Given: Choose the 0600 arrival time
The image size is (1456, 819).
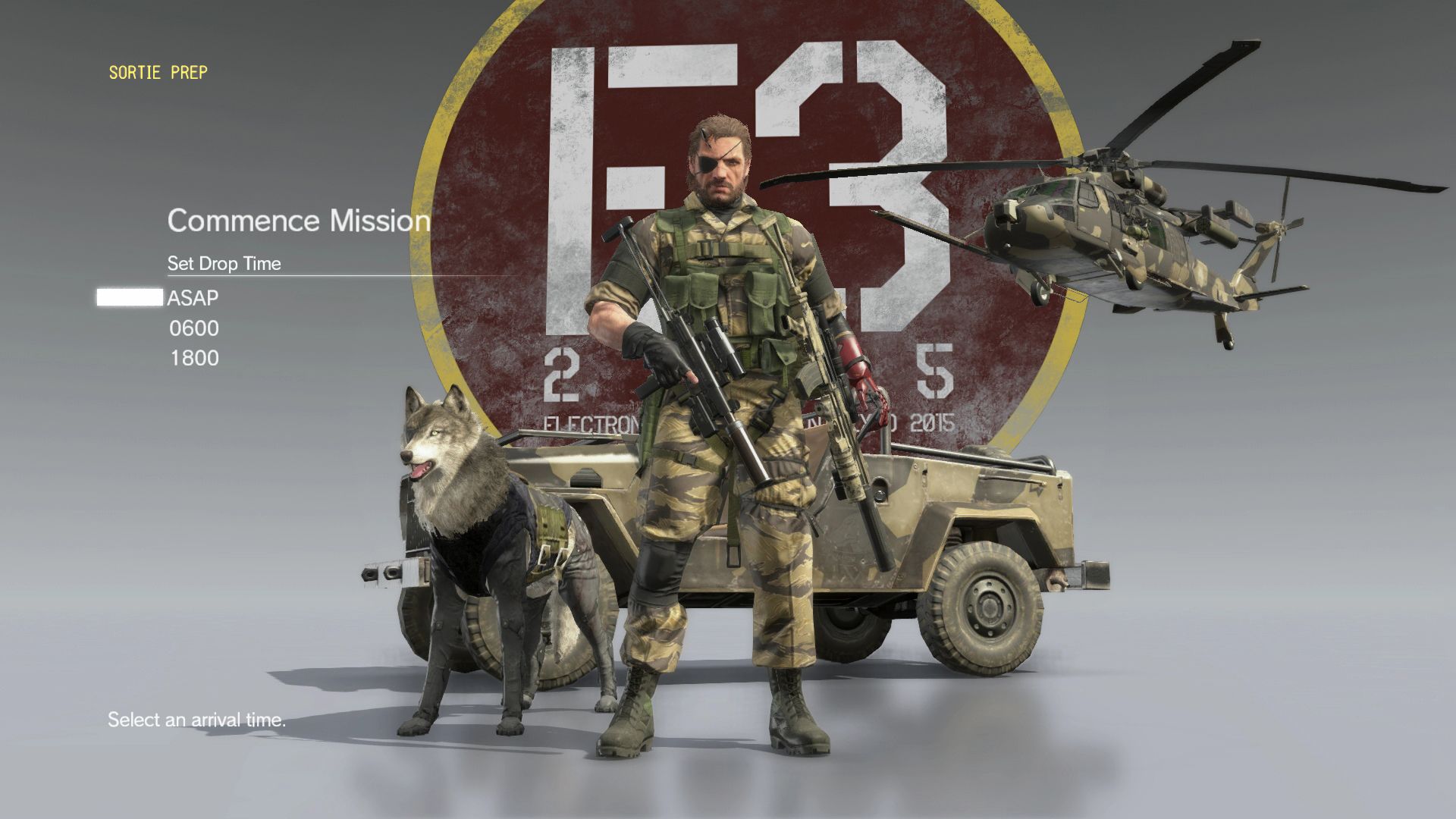Looking at the screenshot, I should (x=195, y=328).
